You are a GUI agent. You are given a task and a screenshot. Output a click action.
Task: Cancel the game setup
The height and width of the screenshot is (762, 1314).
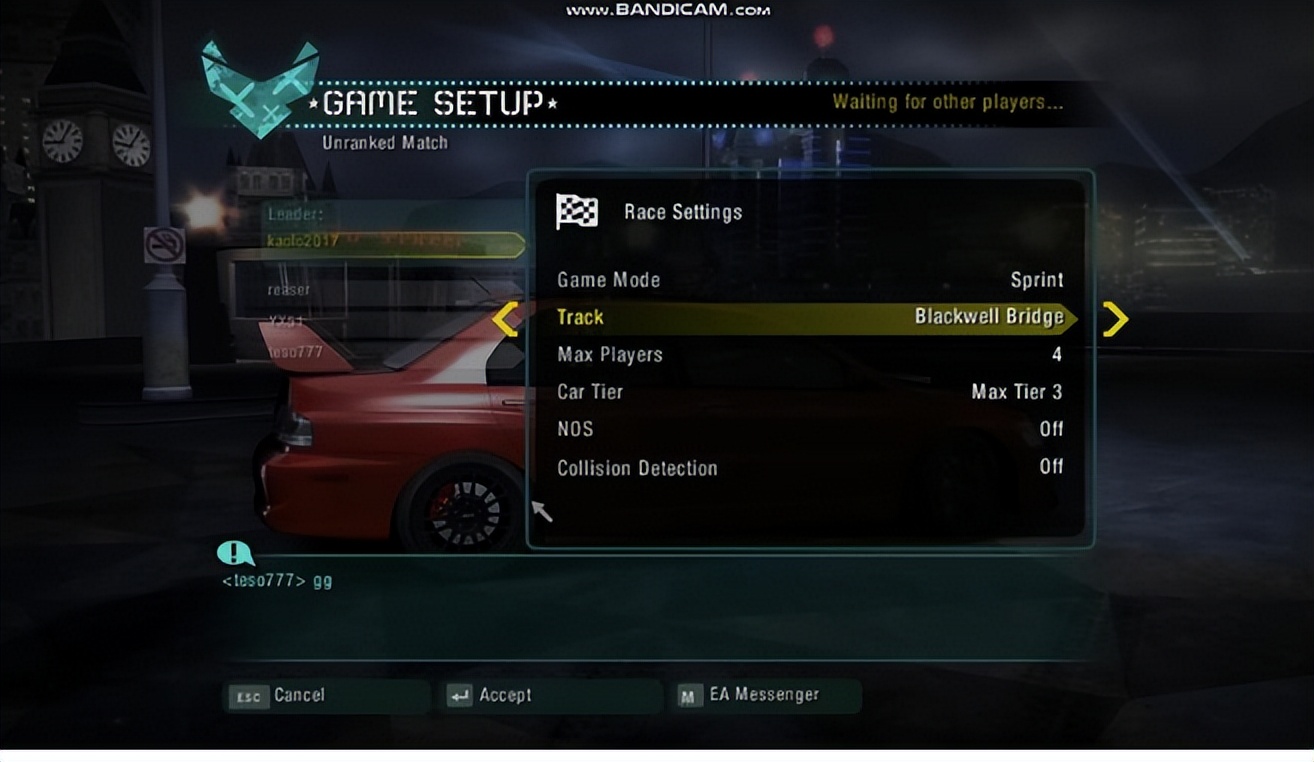277,695
